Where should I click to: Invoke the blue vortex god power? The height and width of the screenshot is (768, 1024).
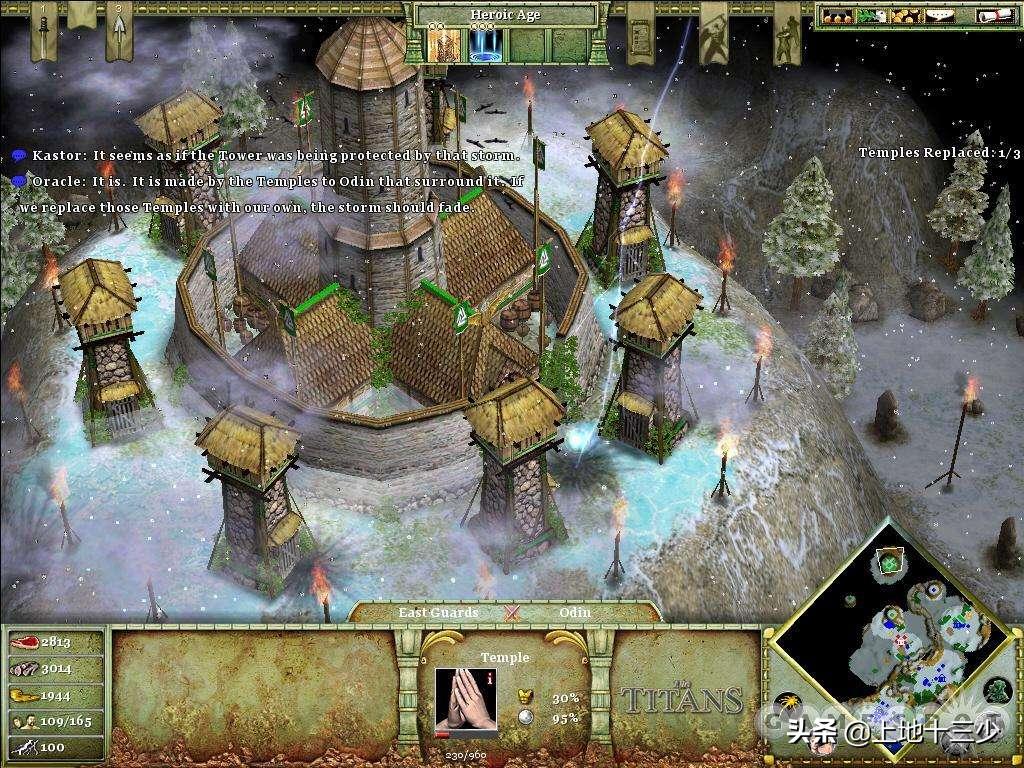[485, 43]
